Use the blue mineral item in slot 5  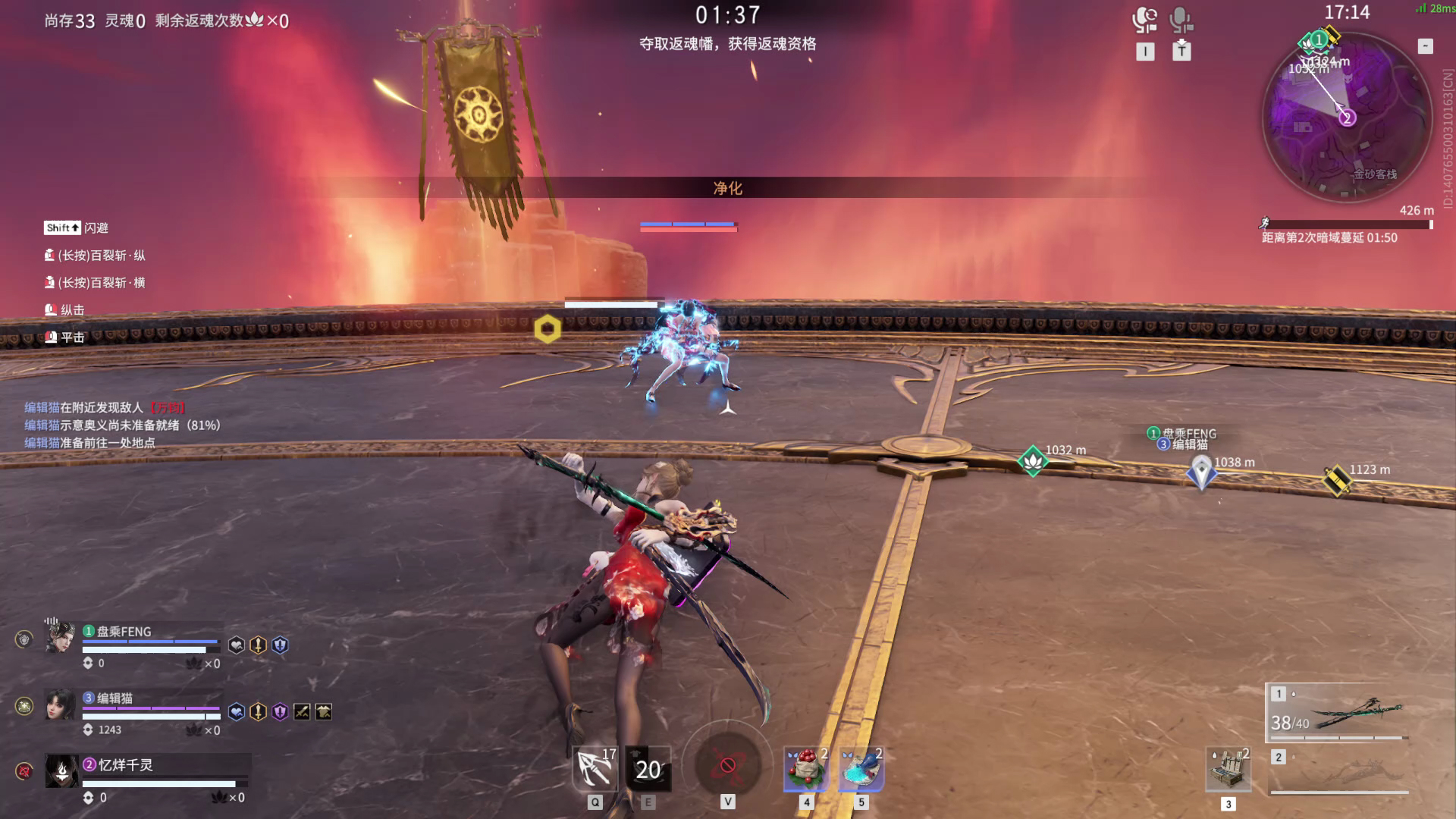(861, 768)
